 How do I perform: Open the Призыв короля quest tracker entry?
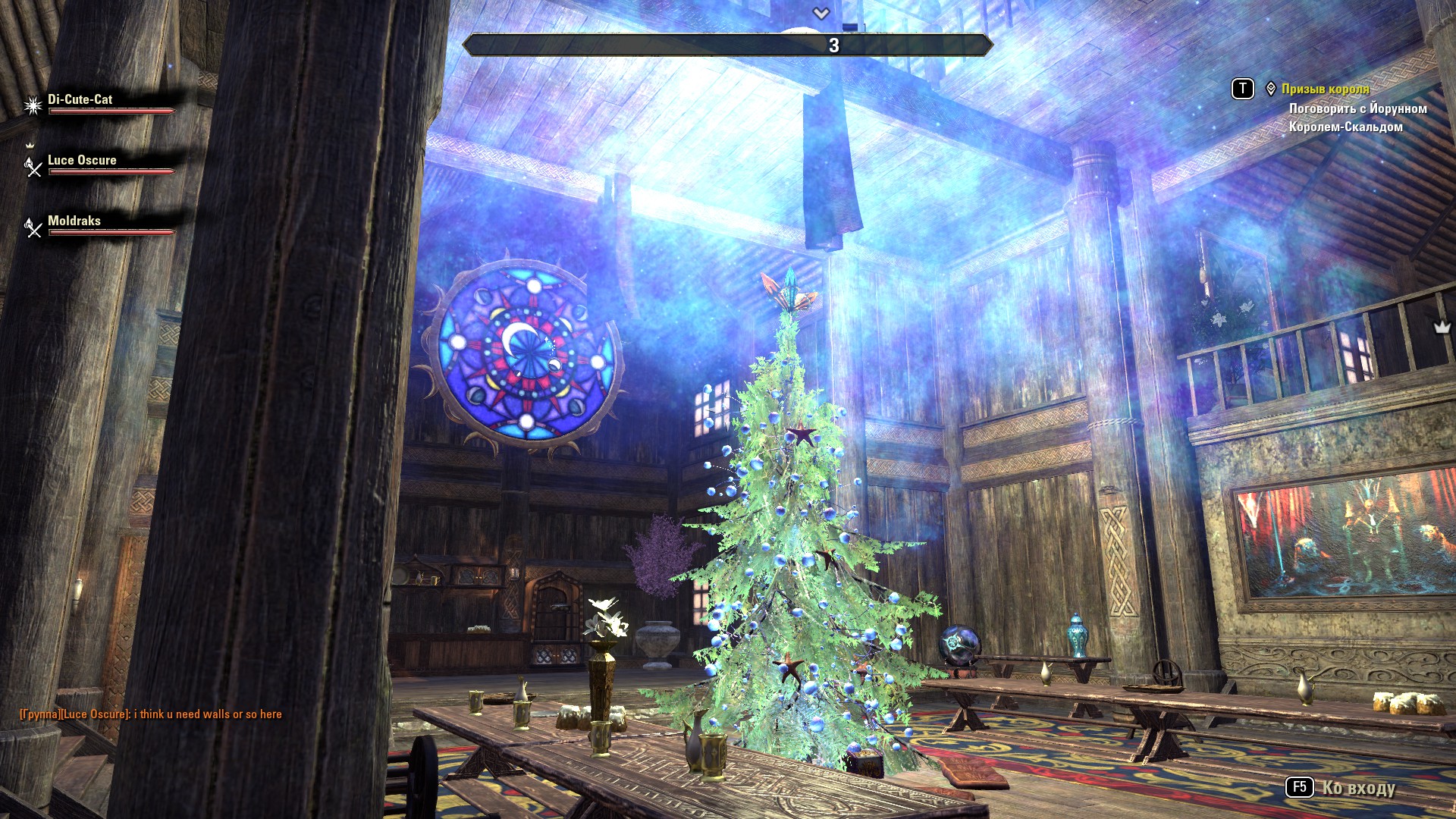[1325, 89]
